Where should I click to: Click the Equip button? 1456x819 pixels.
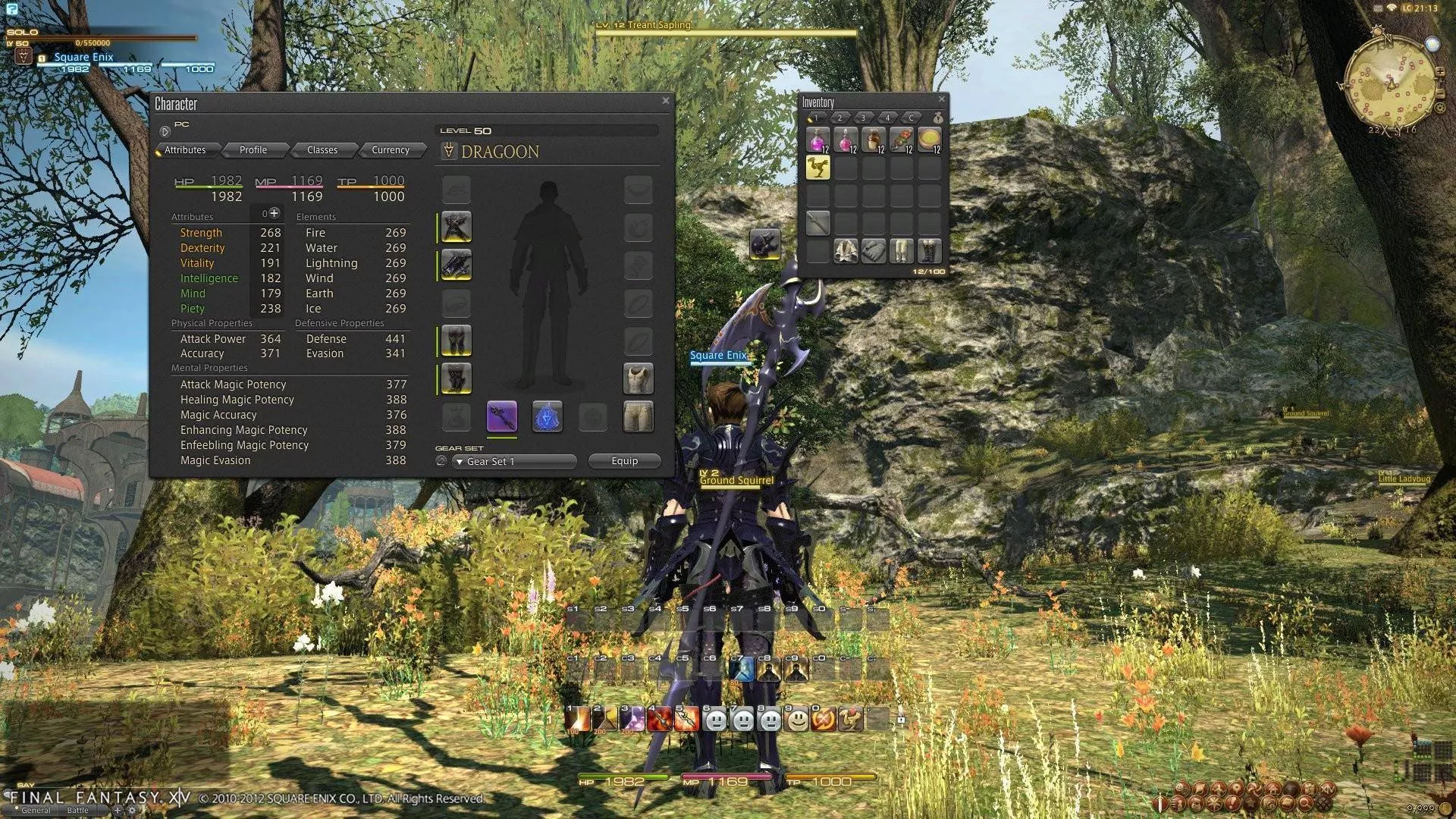(625, 461)
